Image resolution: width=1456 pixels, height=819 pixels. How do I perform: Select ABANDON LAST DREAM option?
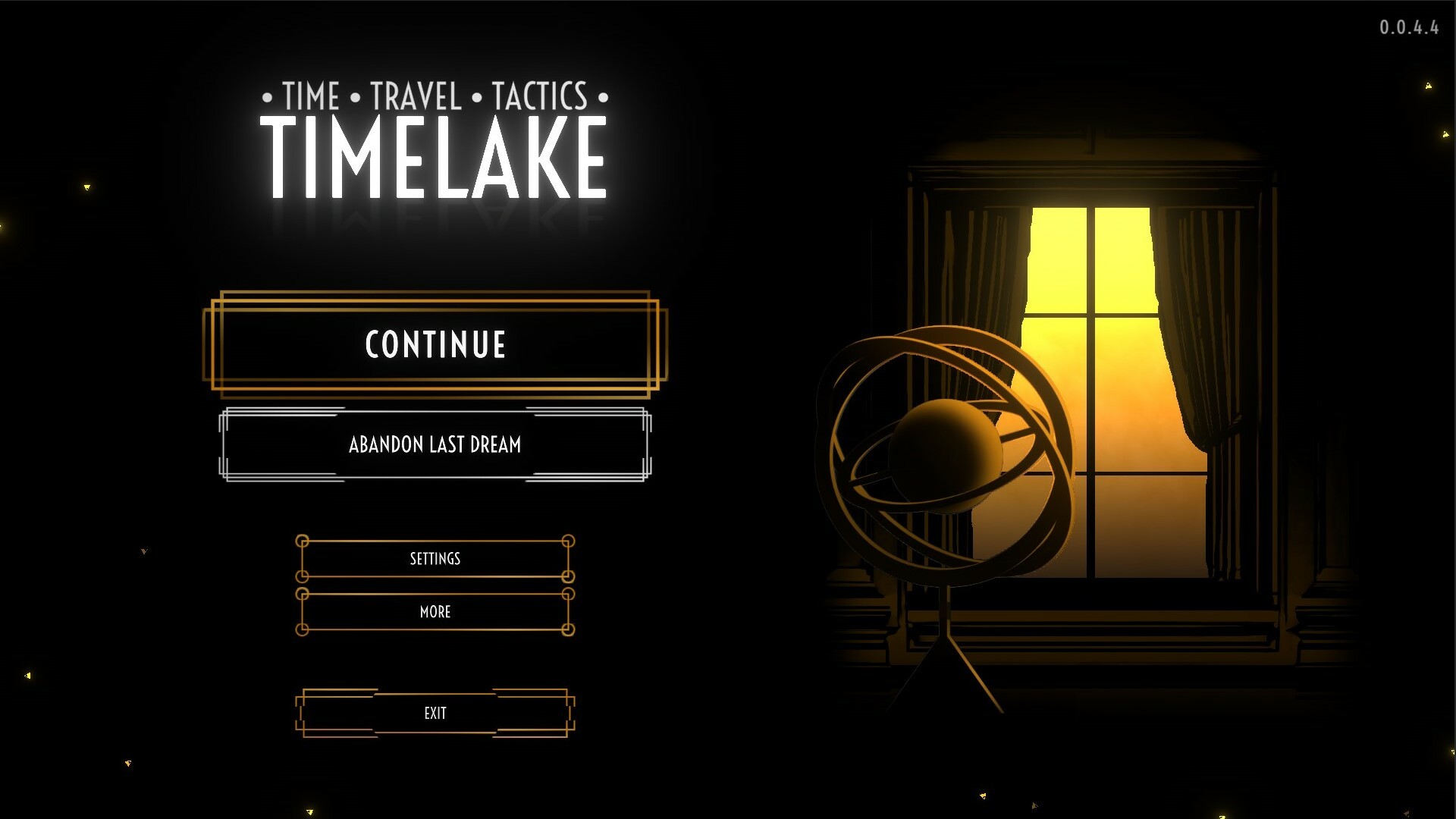coord(435,446)
